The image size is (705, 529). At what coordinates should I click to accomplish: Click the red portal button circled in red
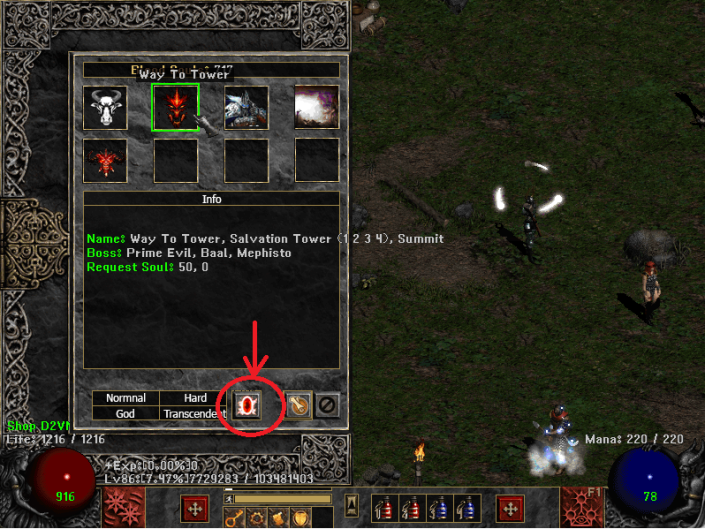247,405
